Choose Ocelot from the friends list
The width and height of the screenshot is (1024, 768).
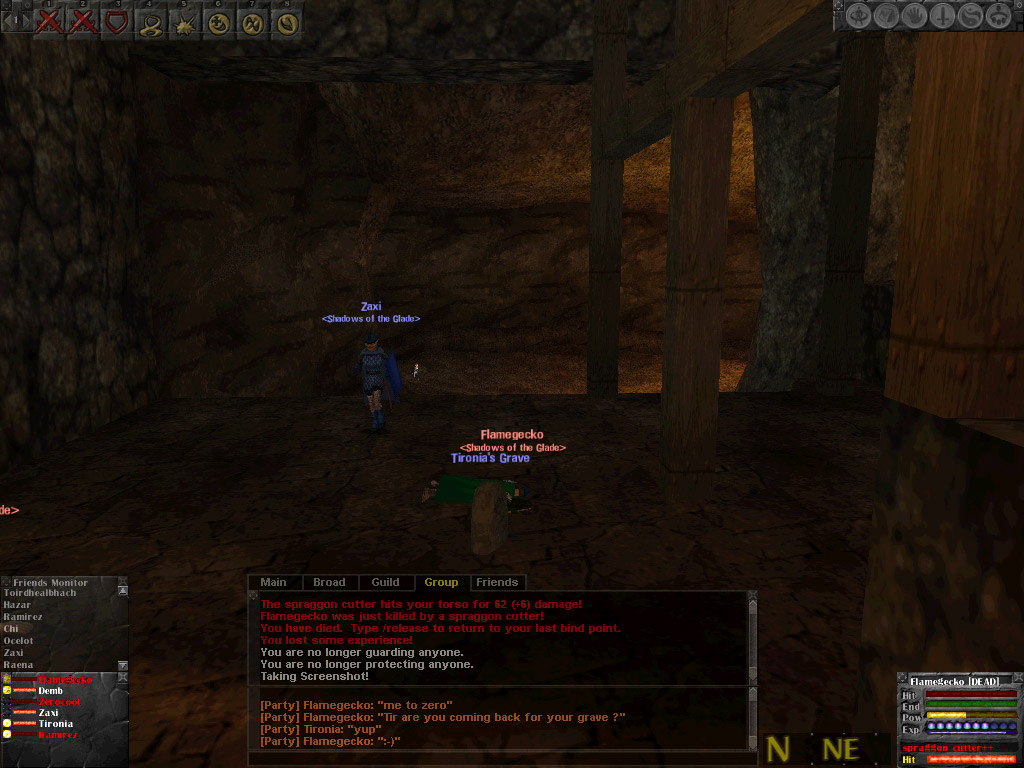click(x=18, y=641)
